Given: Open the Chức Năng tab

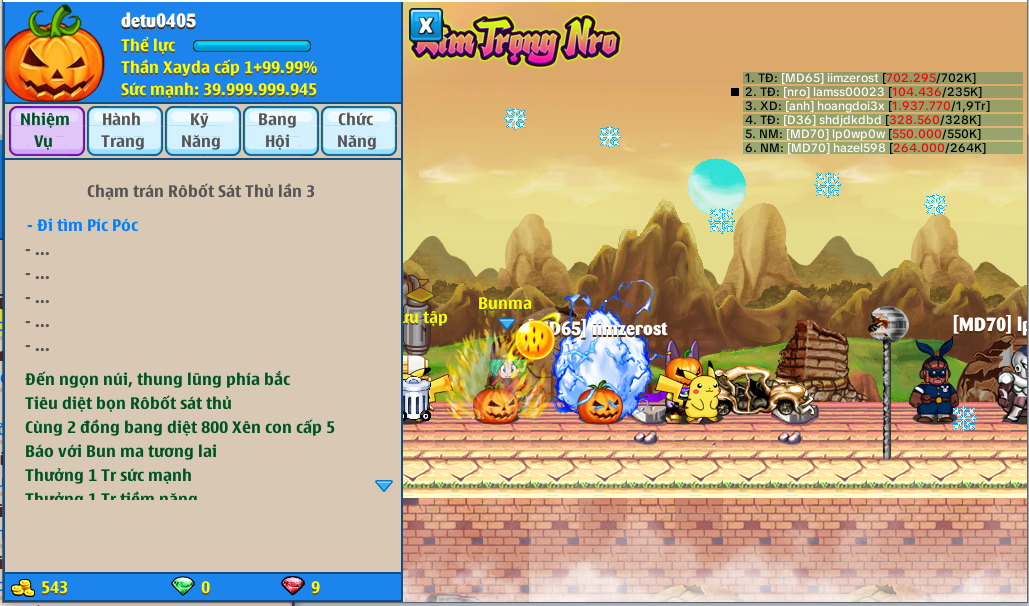Looking at the screenshot, I should pyautogui.click(x=356, y=131).
